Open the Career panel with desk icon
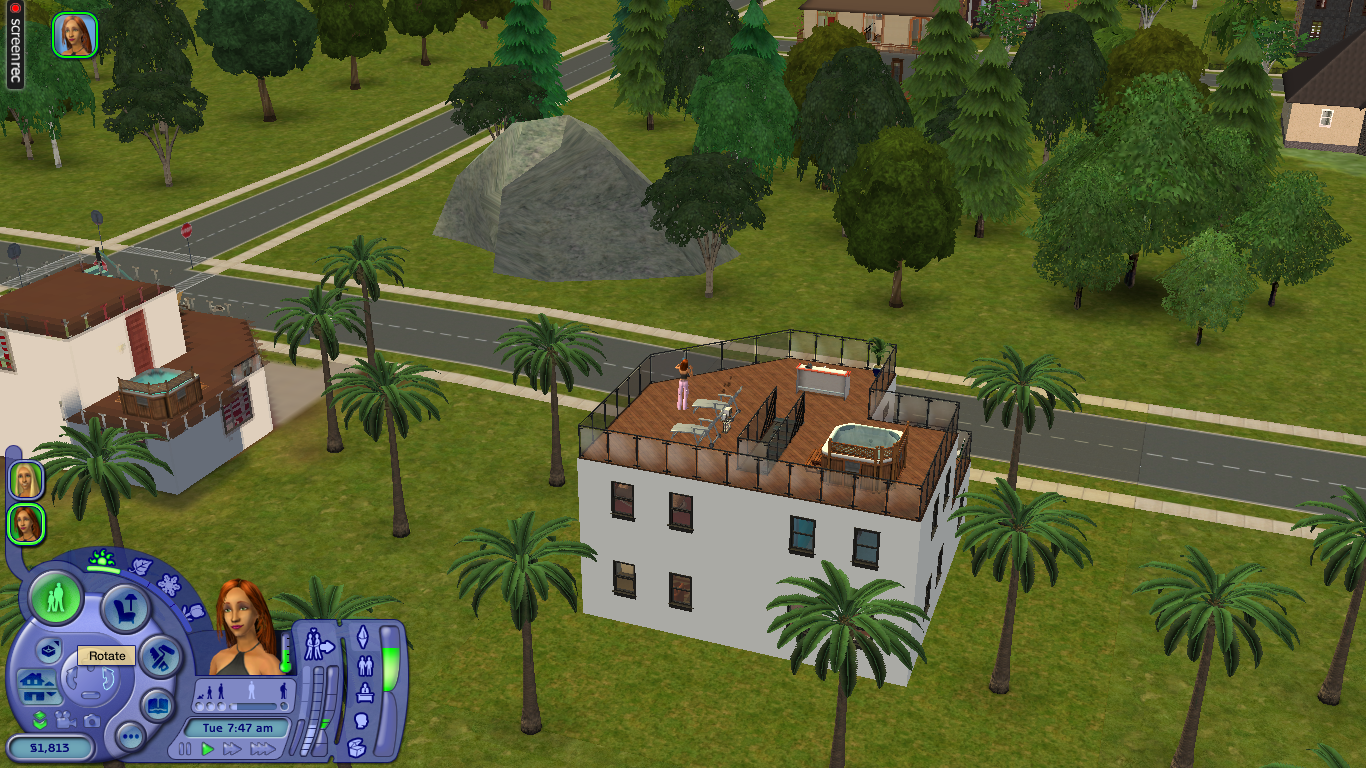Image resolution: width=1366 pixels, height=768 pixels. point(365,692)
